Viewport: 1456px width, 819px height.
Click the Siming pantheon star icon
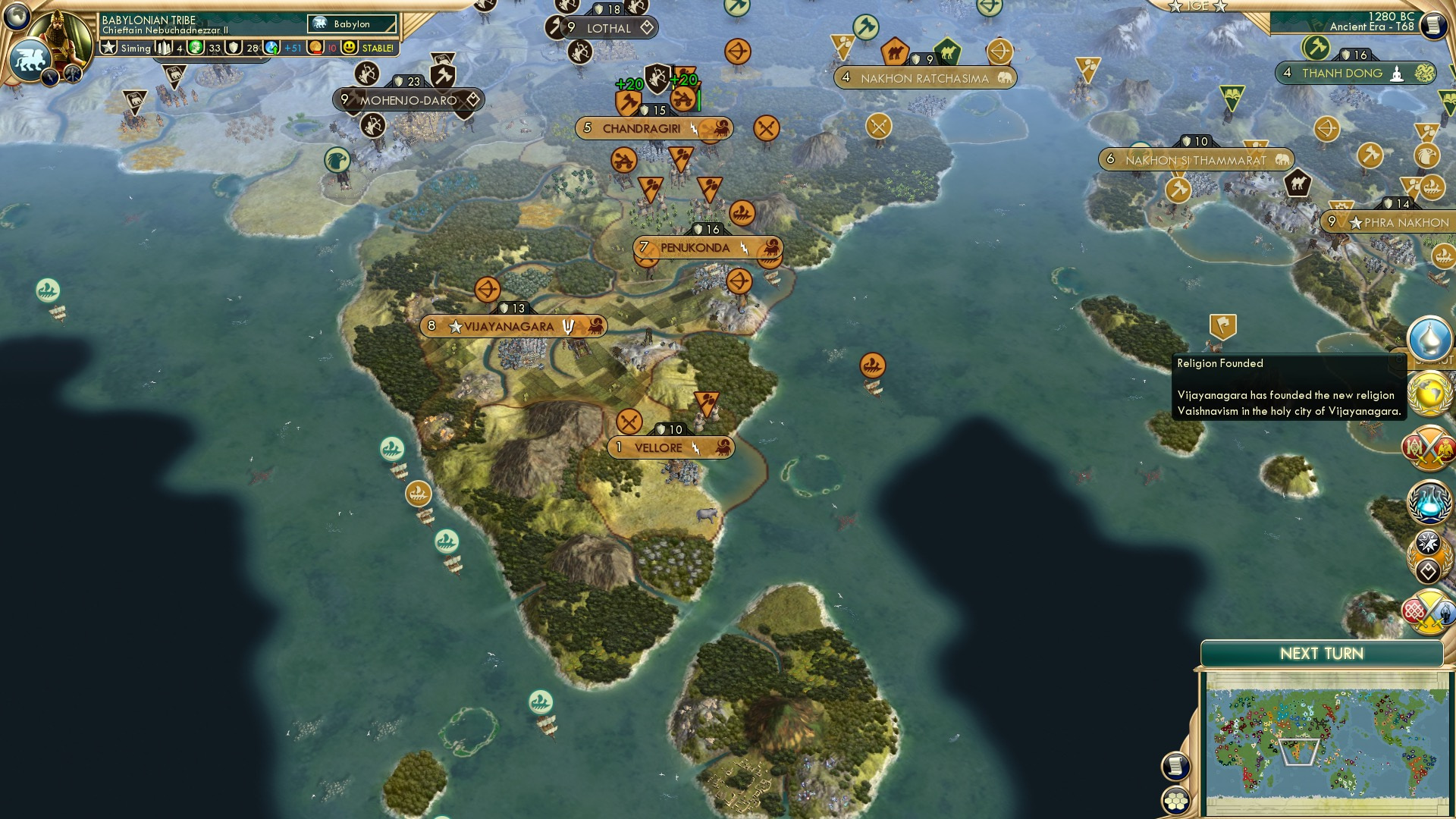click(x=108, y=47)
